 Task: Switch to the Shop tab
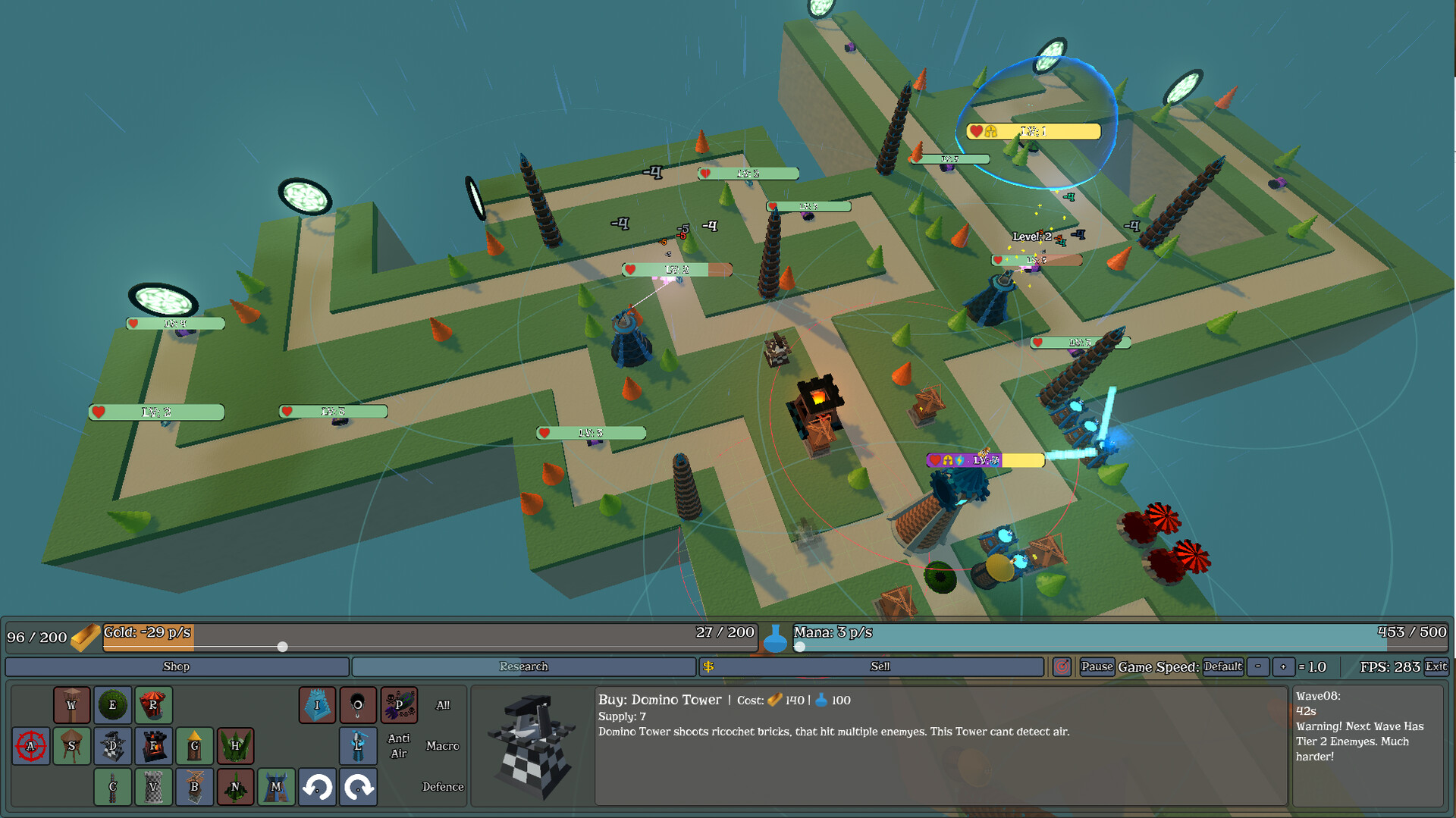tap(176, 666)
